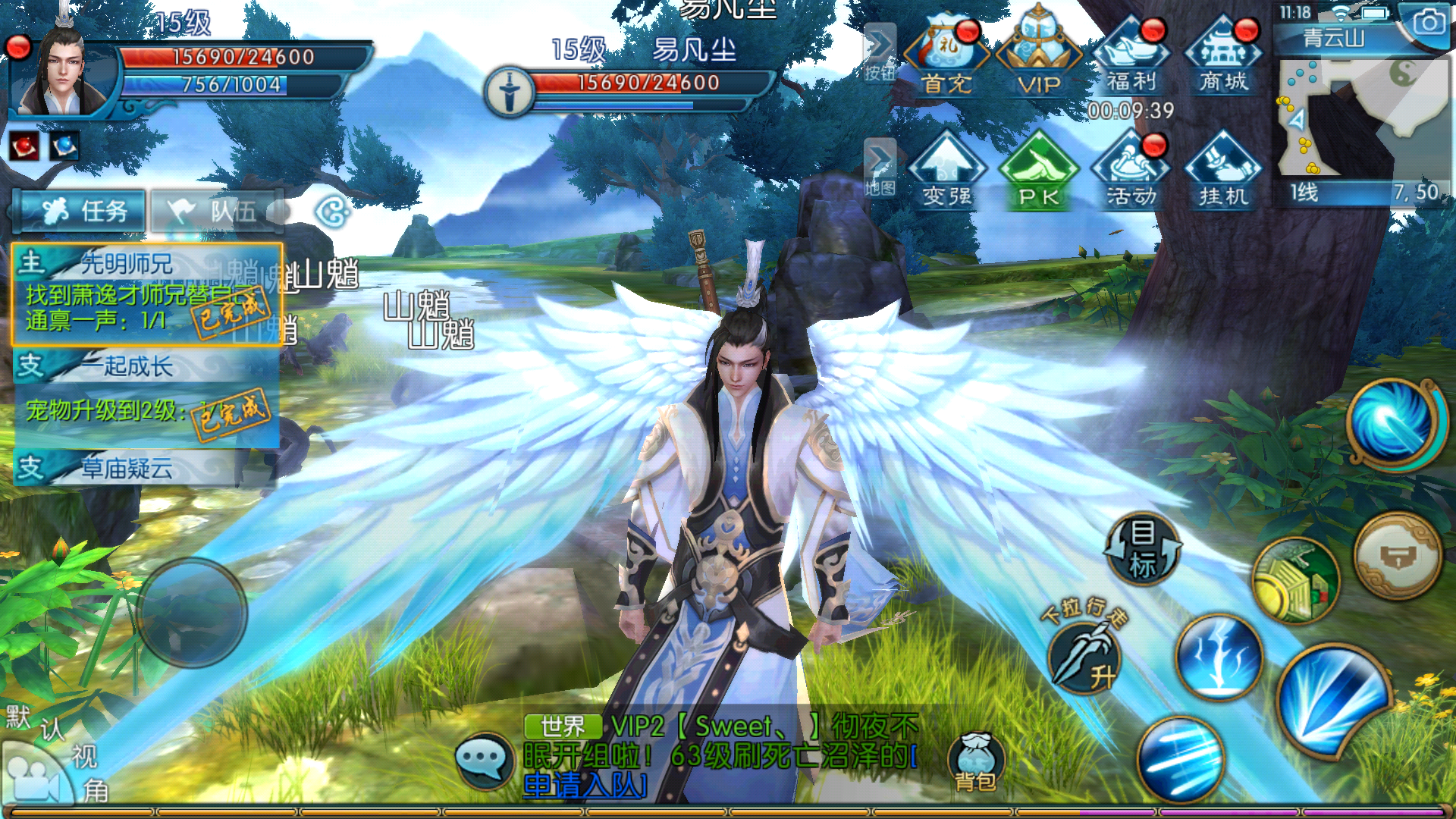Screen dimensions: 1456x819
Task: Activate 挂机 auto-battle
Action: 1223,171
